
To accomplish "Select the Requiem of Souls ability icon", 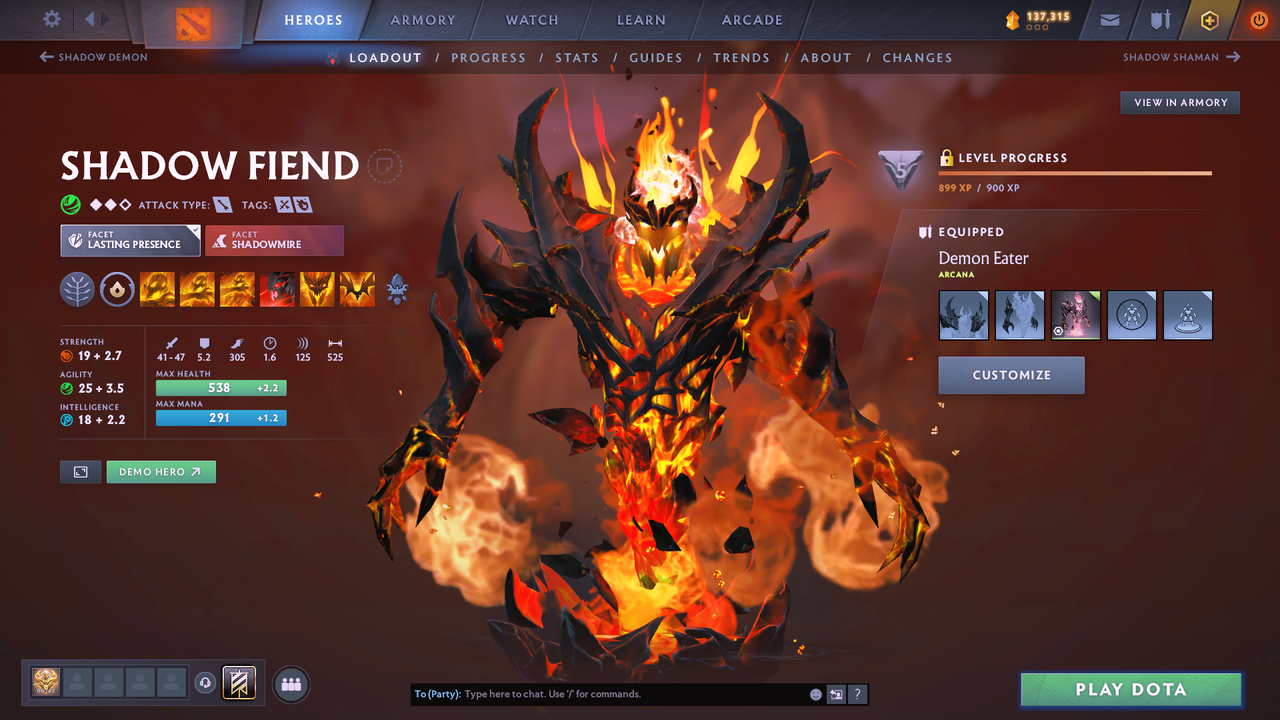I will click(x=357, y=290).
